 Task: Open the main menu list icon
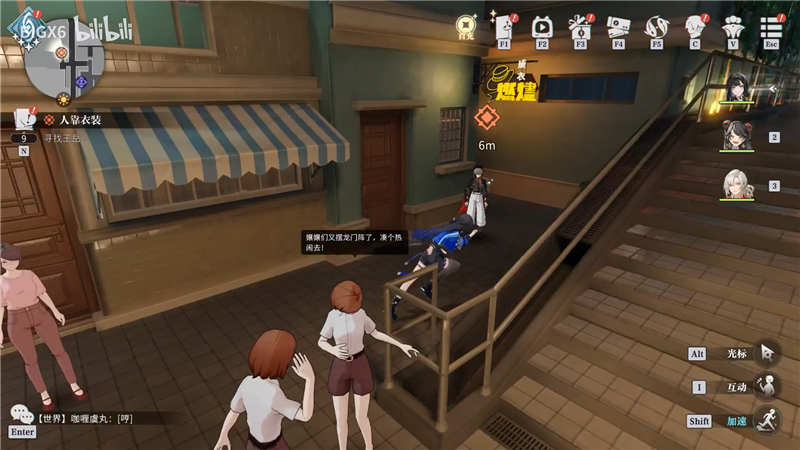[x=771, y=26]
